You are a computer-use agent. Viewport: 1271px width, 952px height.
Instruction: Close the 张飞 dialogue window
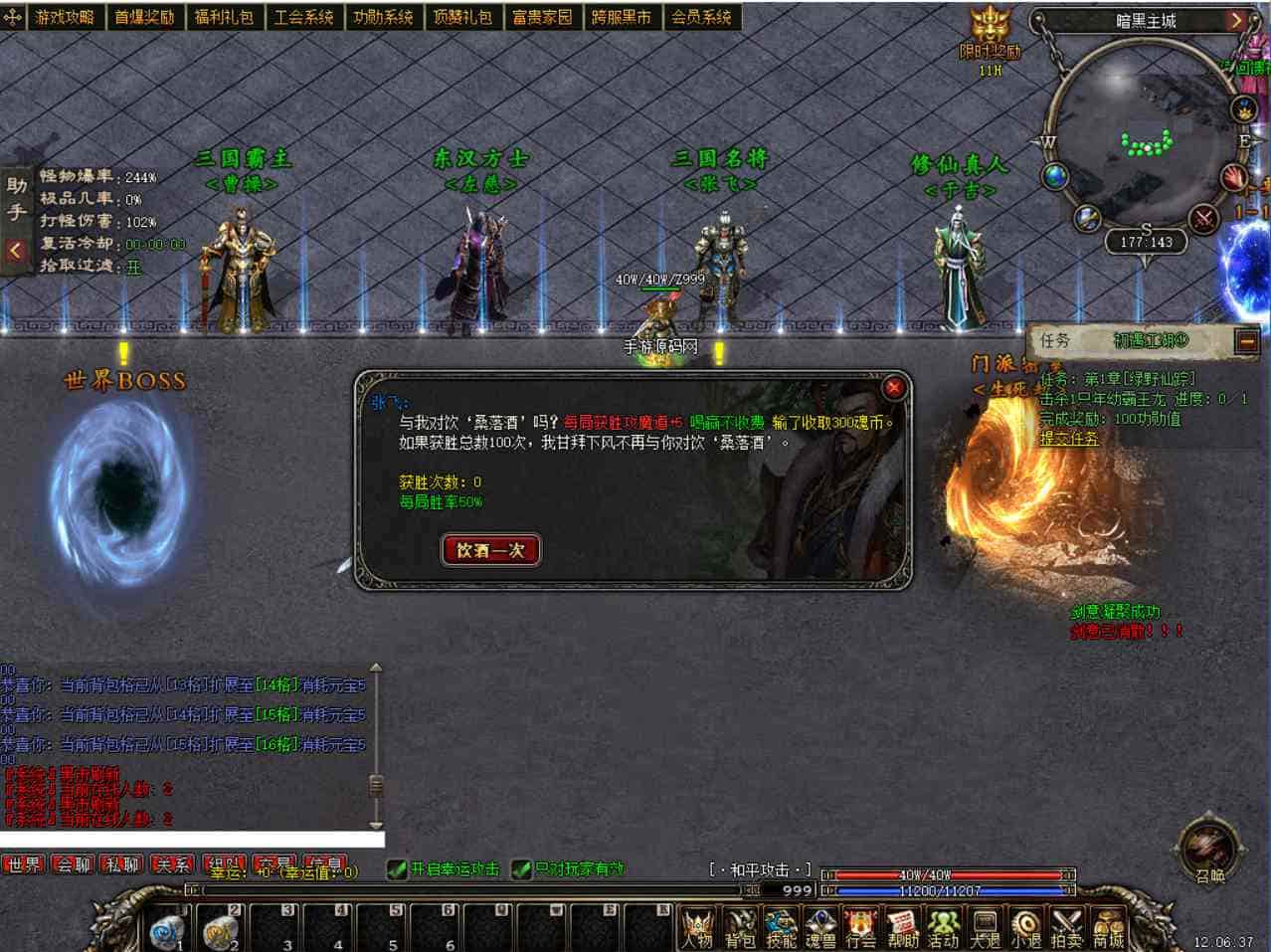pyautogui.click(x=893, y=388)
